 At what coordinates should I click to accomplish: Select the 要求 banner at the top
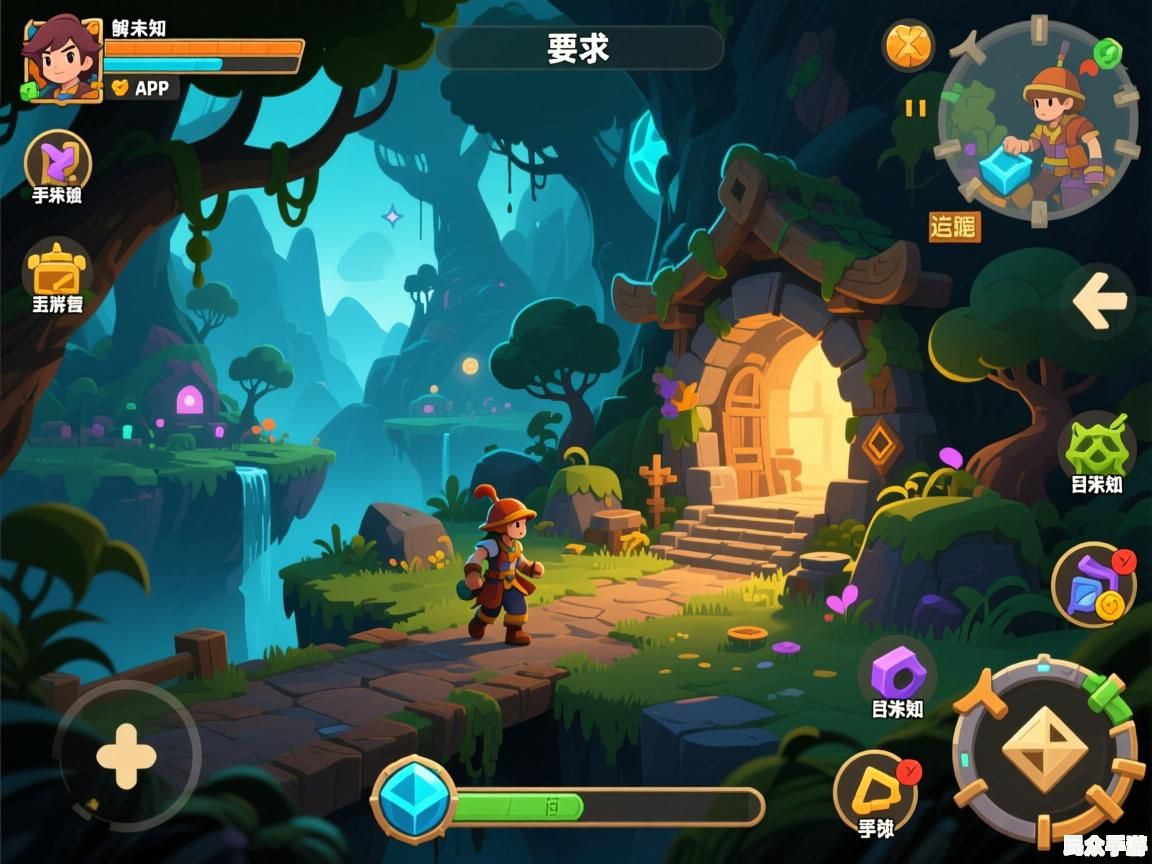coord(579,48)
